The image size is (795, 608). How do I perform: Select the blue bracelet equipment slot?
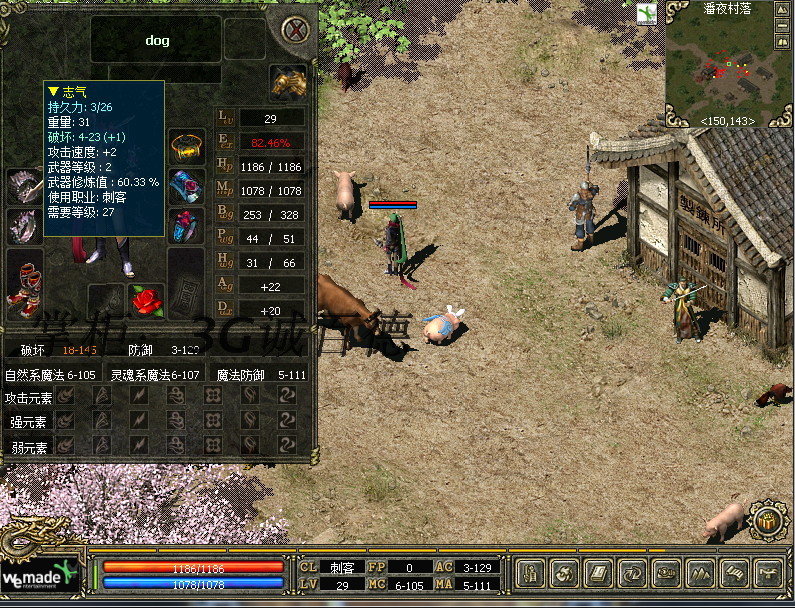[186, 186]
